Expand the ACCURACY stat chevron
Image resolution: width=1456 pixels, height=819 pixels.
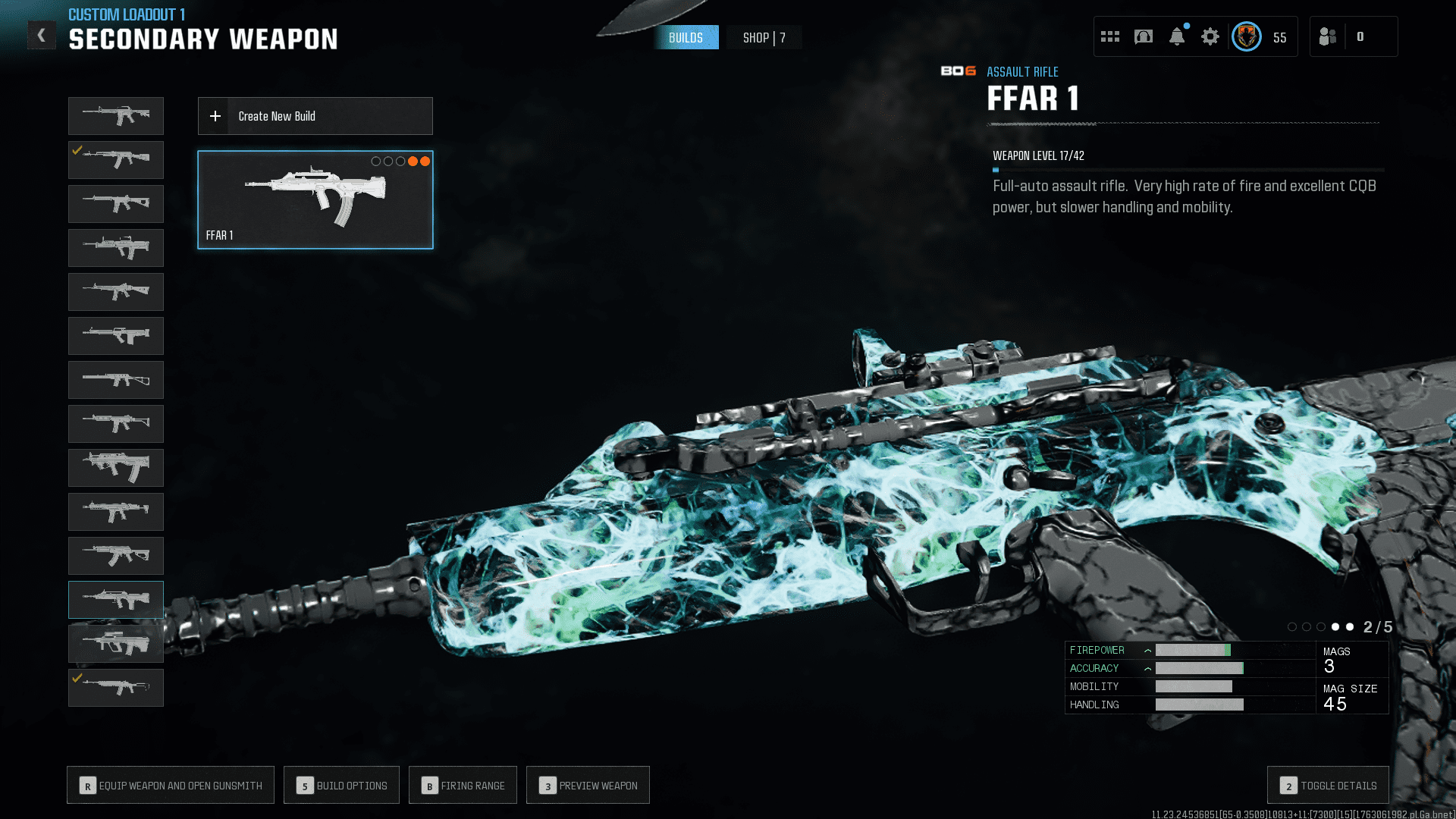(x=1147, y=668)
